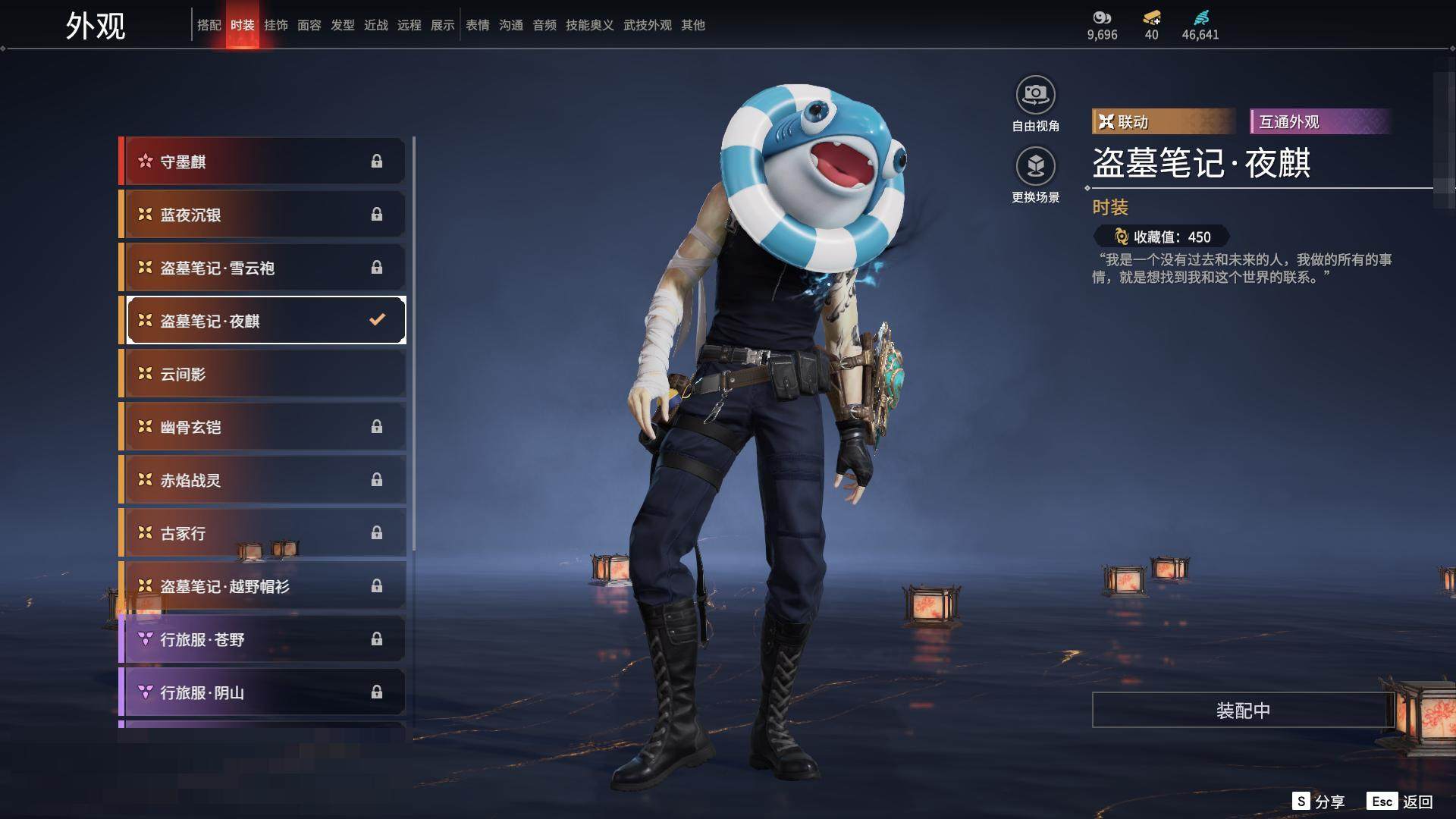Switch to the 武技外观 tab
The width and height of the screenshot is (1456, 819).
click(647, 25)
